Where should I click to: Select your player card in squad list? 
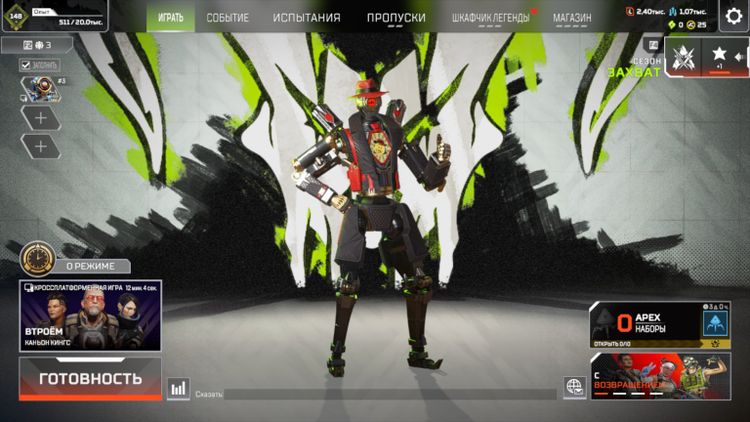point(40,90)
